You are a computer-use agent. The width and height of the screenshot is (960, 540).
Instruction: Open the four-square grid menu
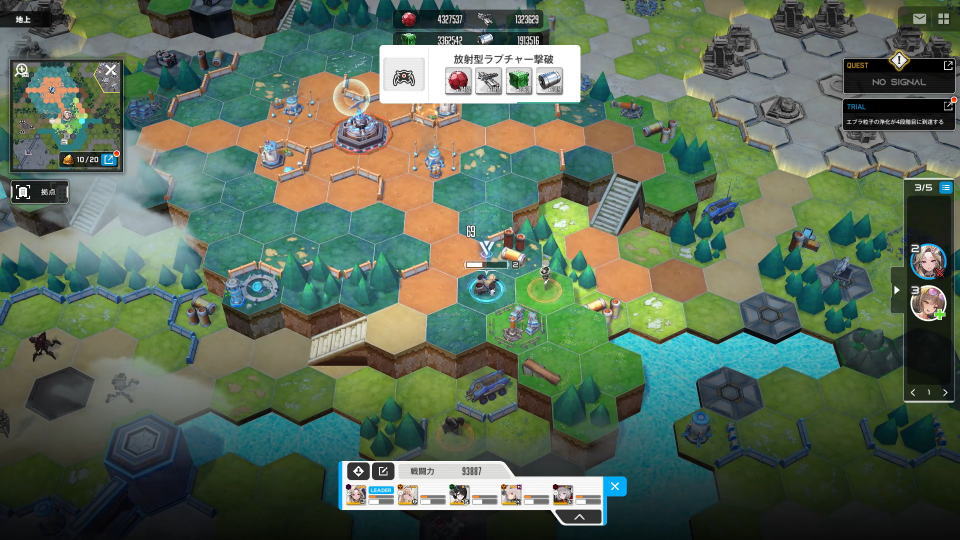[943, 18]
